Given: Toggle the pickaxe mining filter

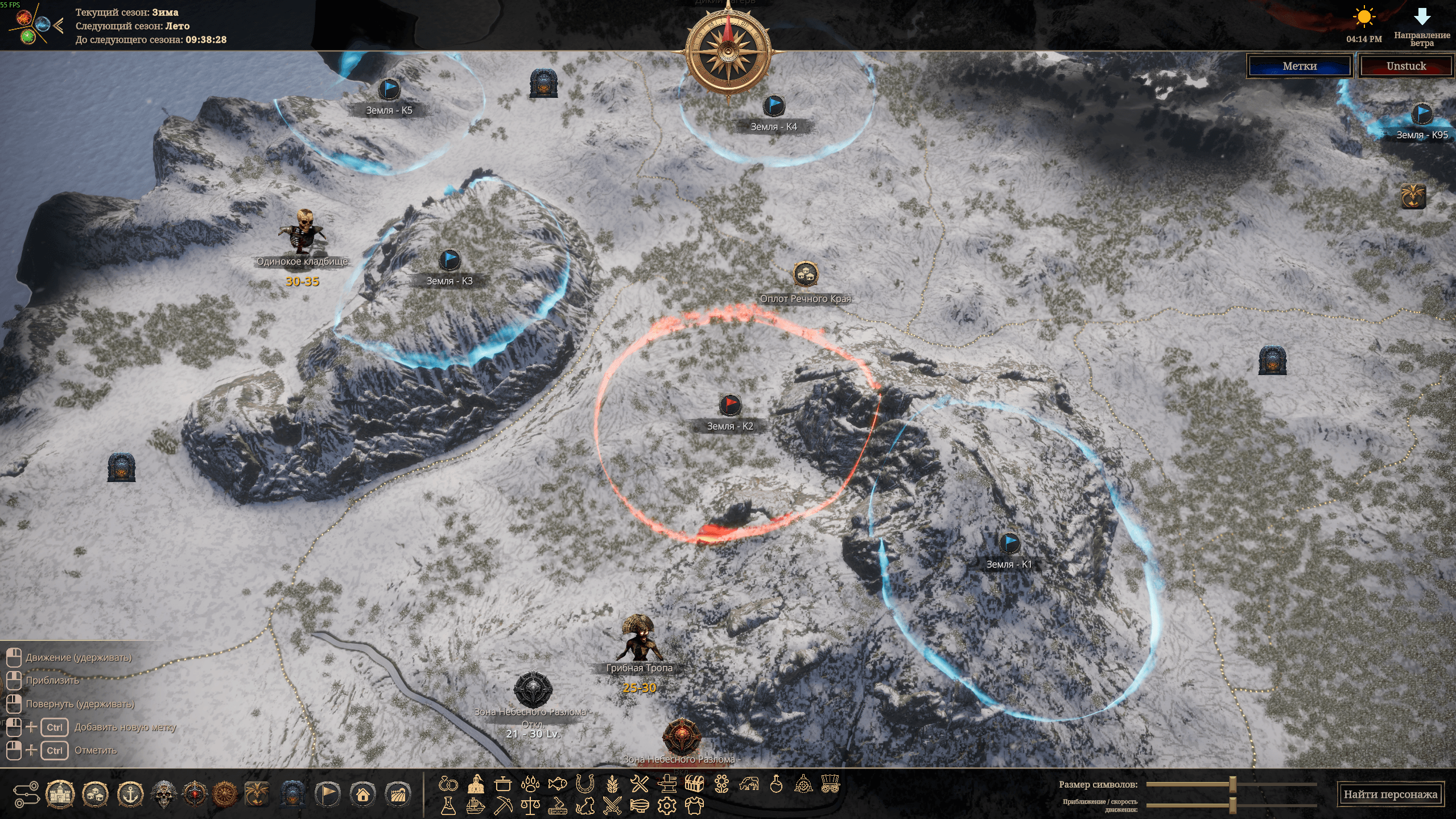Looking at the screenshot, I should coord(503,805).
